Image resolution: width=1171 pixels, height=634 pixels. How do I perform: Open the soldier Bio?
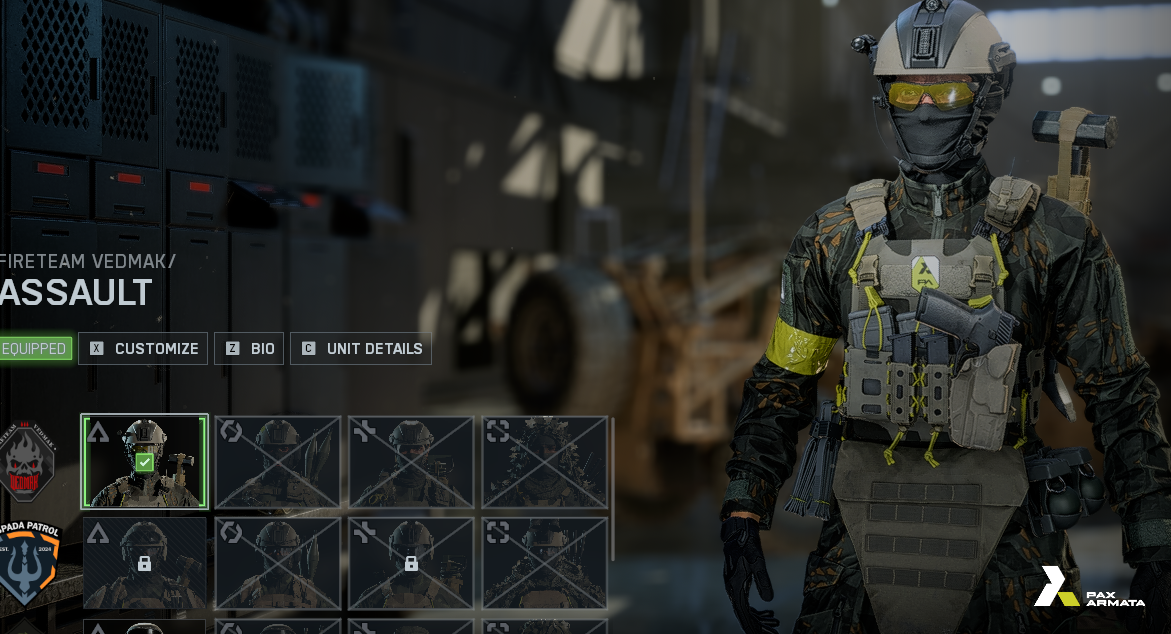249,349
